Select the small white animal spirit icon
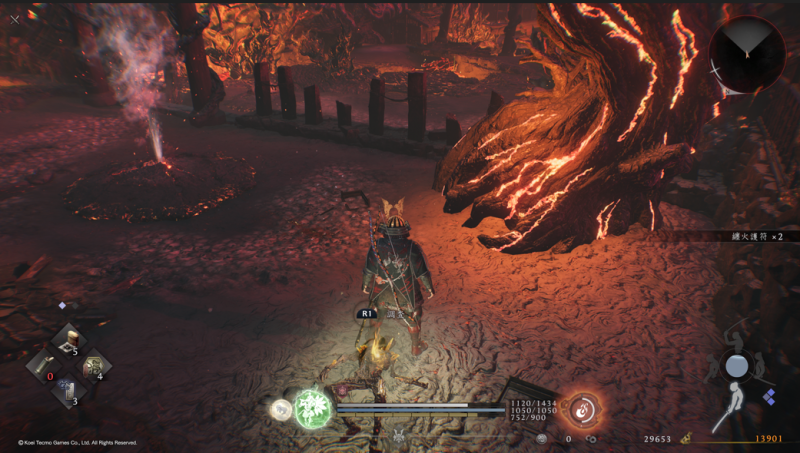This screenshot has height=453, width=800. (281, 409)
